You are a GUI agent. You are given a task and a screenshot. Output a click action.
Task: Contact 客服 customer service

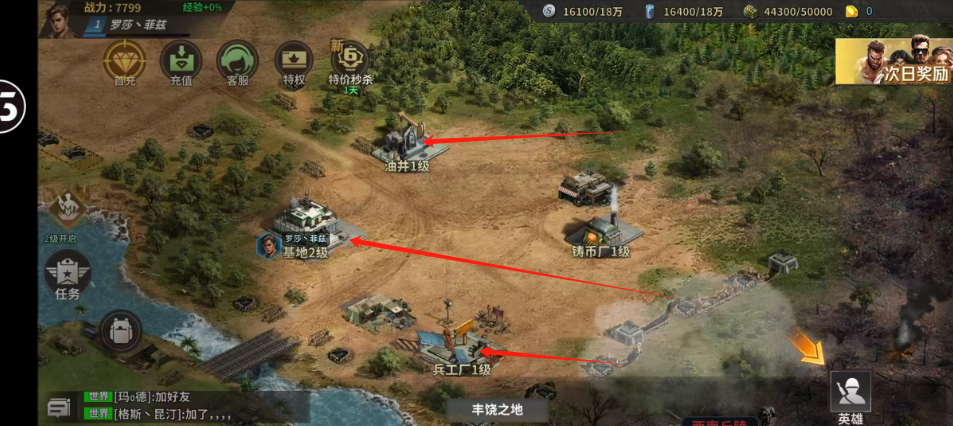click(238, 60)
